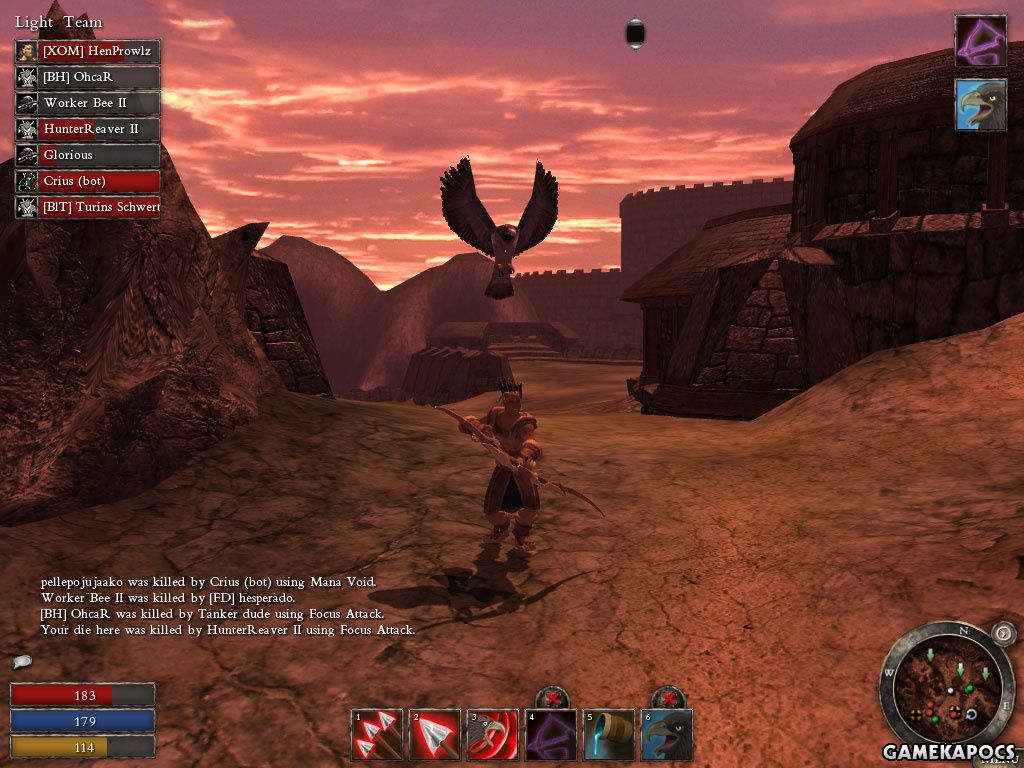Screen dimensions: 1024x768
Task: Target Crius (bot) in the team list
Action: pyautogui.click(x=88, y=181)
